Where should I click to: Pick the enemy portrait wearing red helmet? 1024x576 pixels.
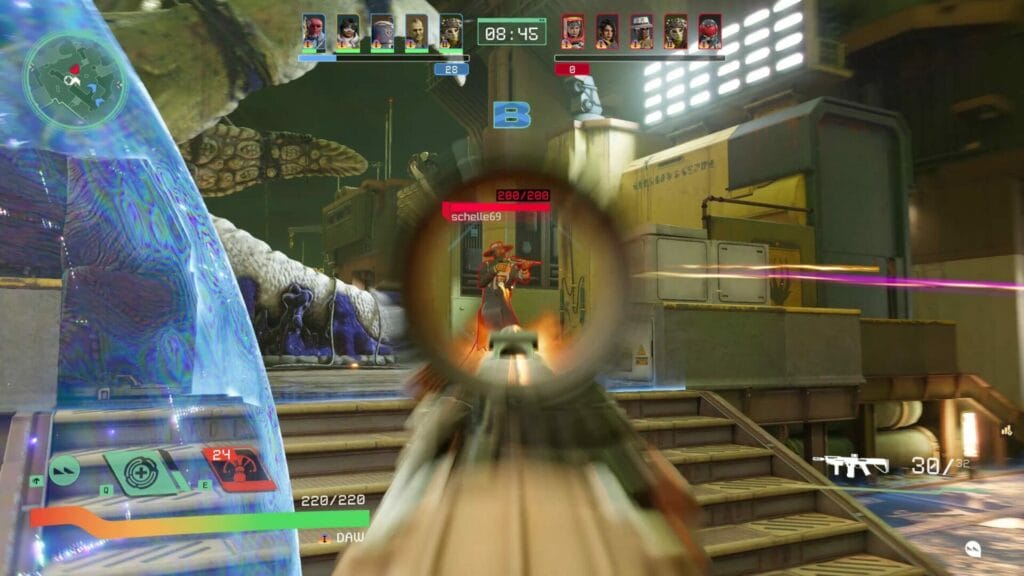(x=710, y=32)
